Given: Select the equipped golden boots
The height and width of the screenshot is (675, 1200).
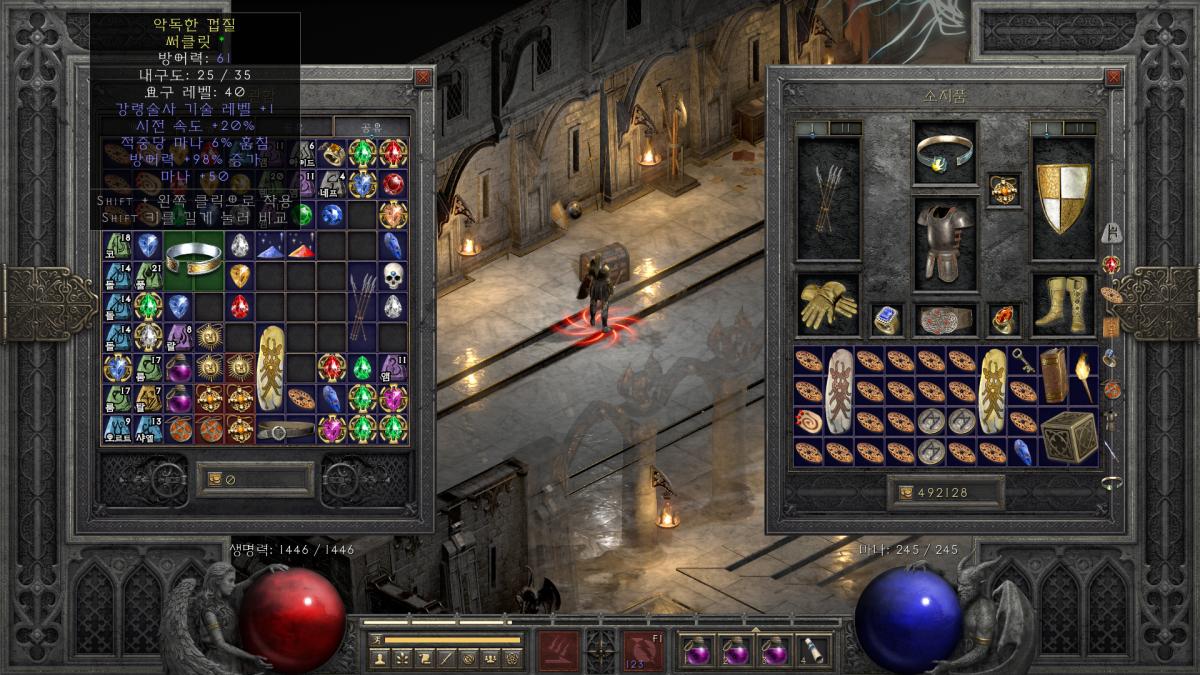Looking at the screenshot, I should pyautogui.click(x=1062, y=305).
